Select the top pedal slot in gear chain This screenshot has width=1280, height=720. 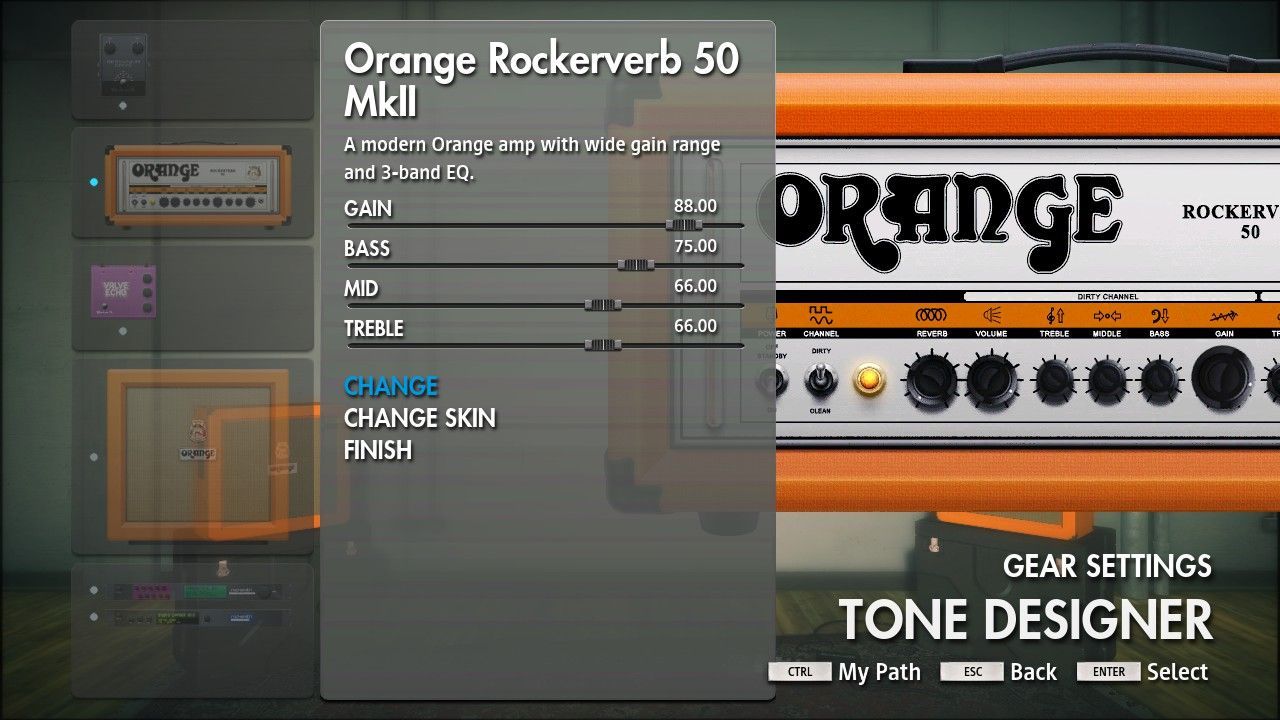[192, 69]
